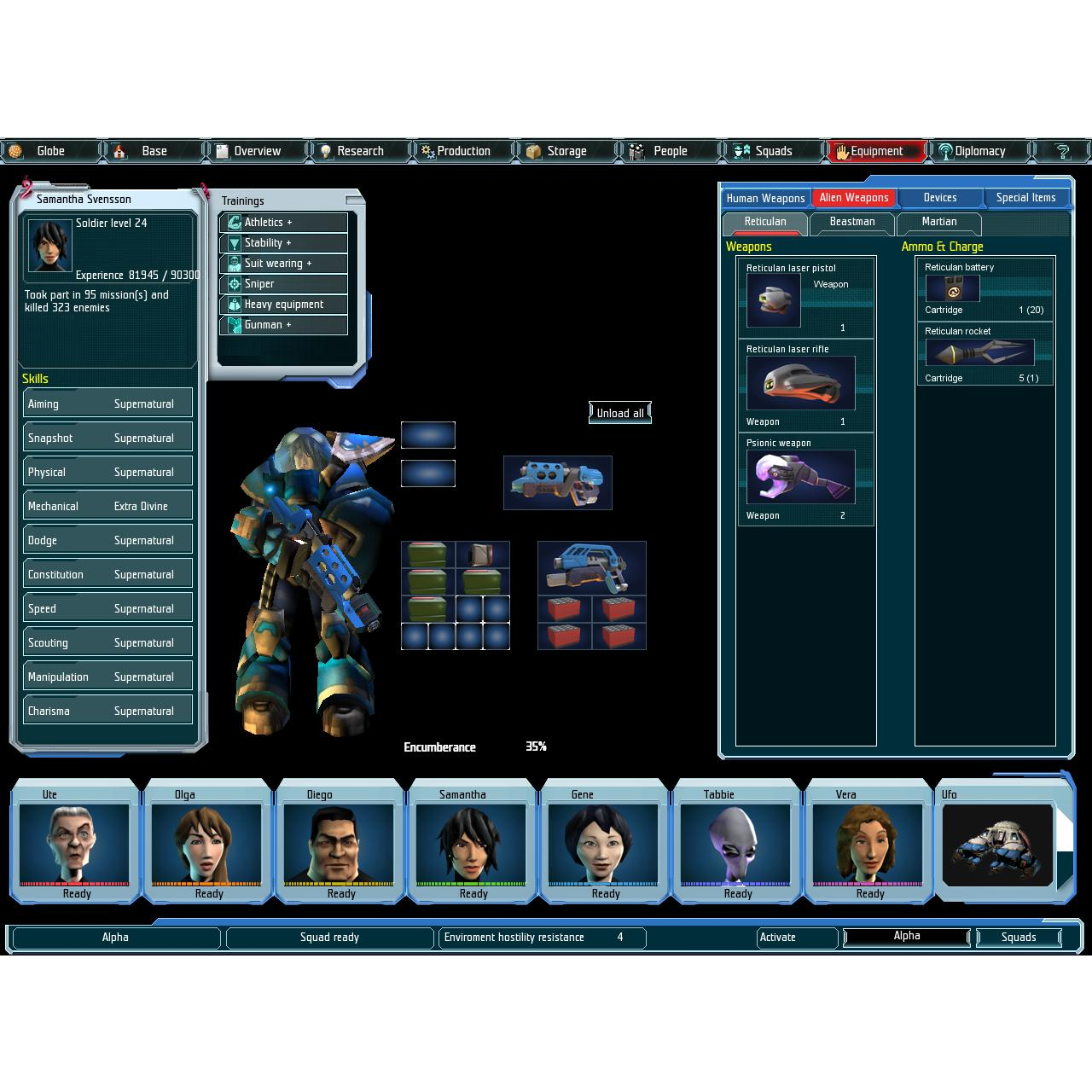Open the Production menu
The width and height of the screenshot is (1092, 1092).
pos(462,151)
